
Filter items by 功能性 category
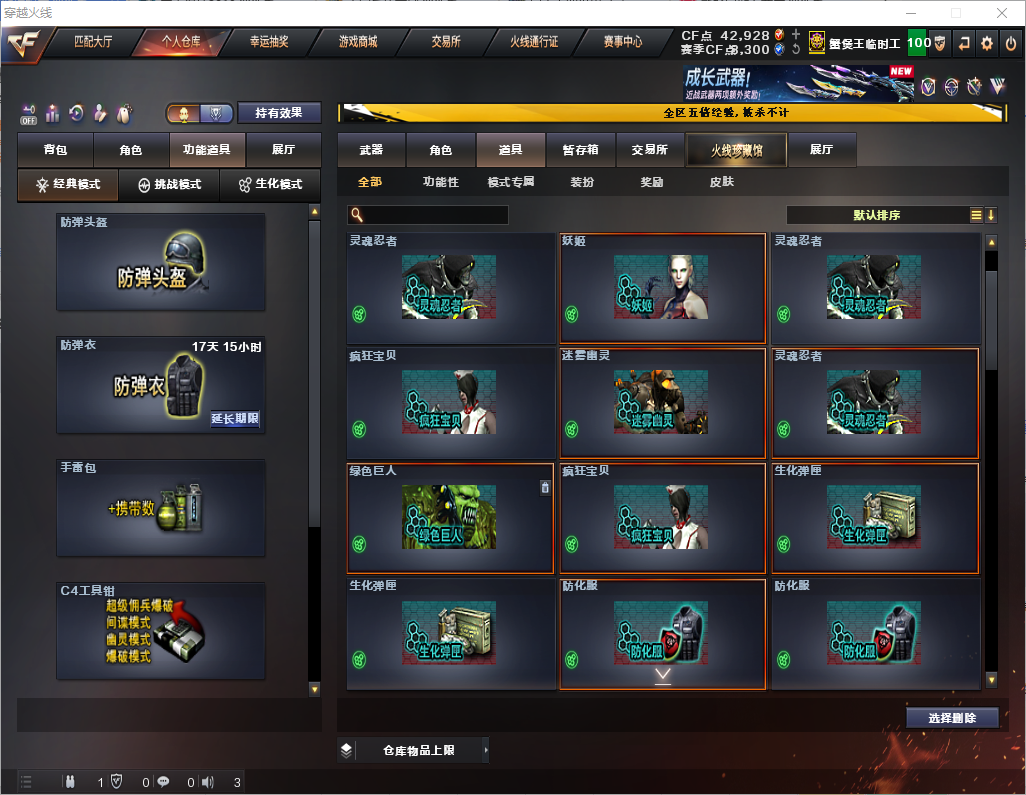coord(440,182)
